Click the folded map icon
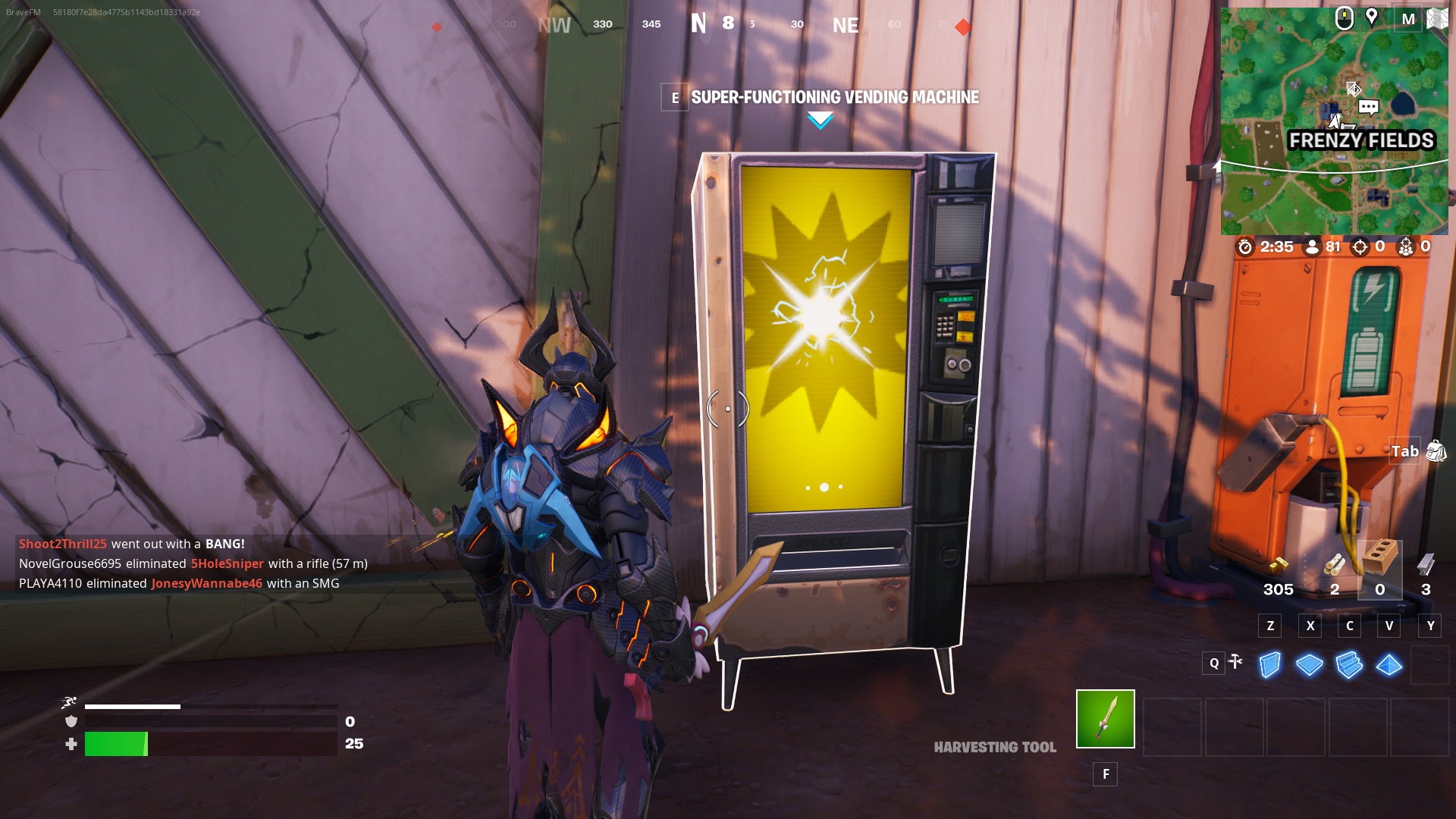Screen dimensions: 1456x819 coord(1437,18)
